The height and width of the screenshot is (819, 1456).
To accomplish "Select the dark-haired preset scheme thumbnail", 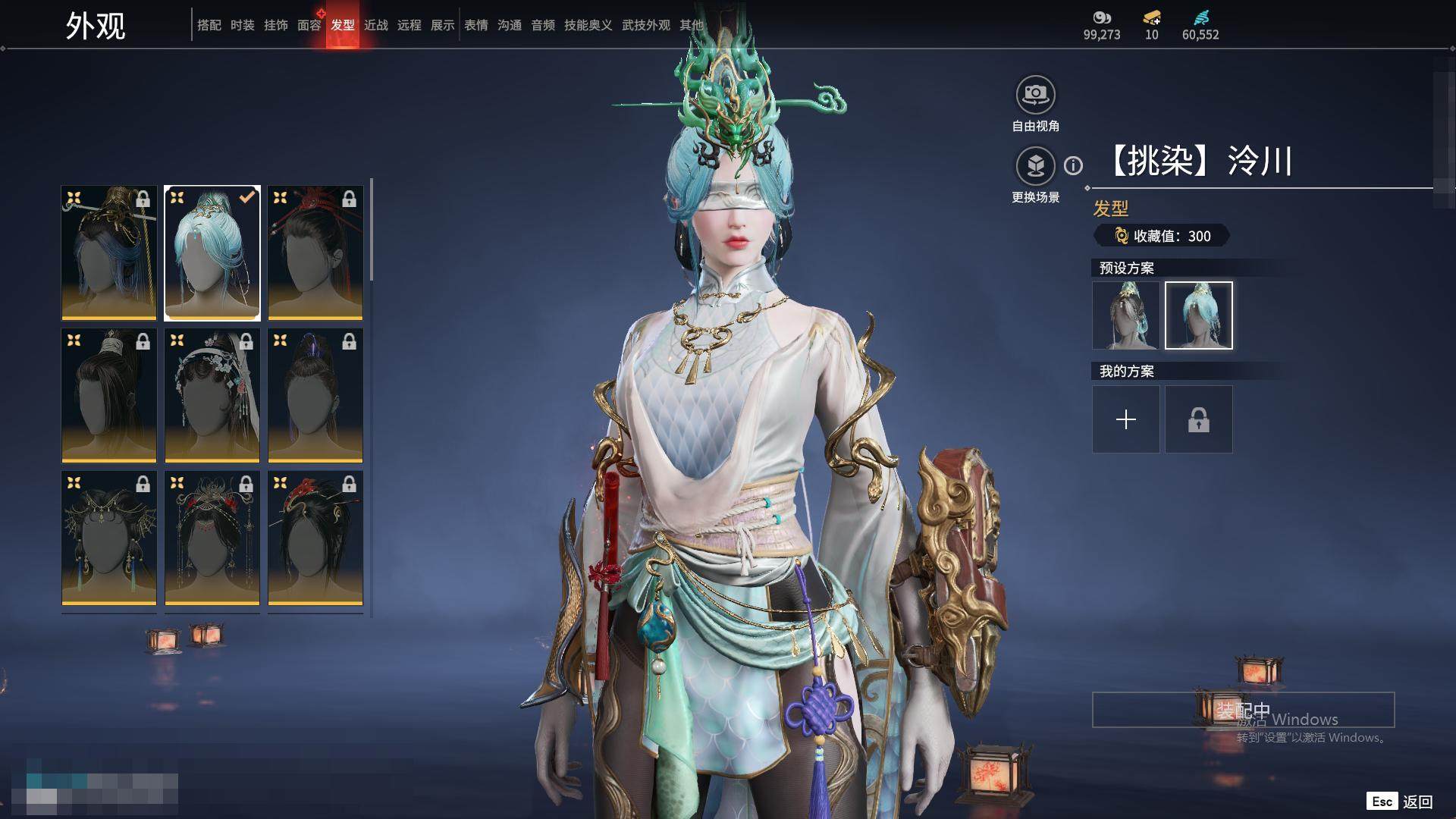I will pos(1125,315).
